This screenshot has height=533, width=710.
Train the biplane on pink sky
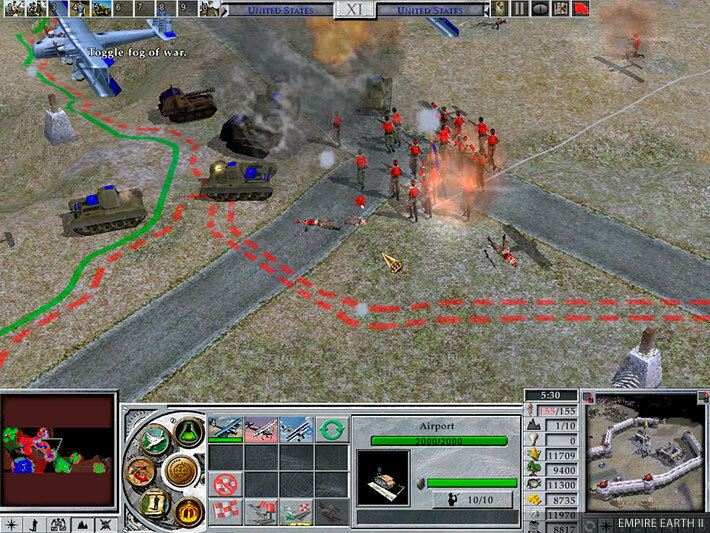pyautogui.click(x=261, y=430)
